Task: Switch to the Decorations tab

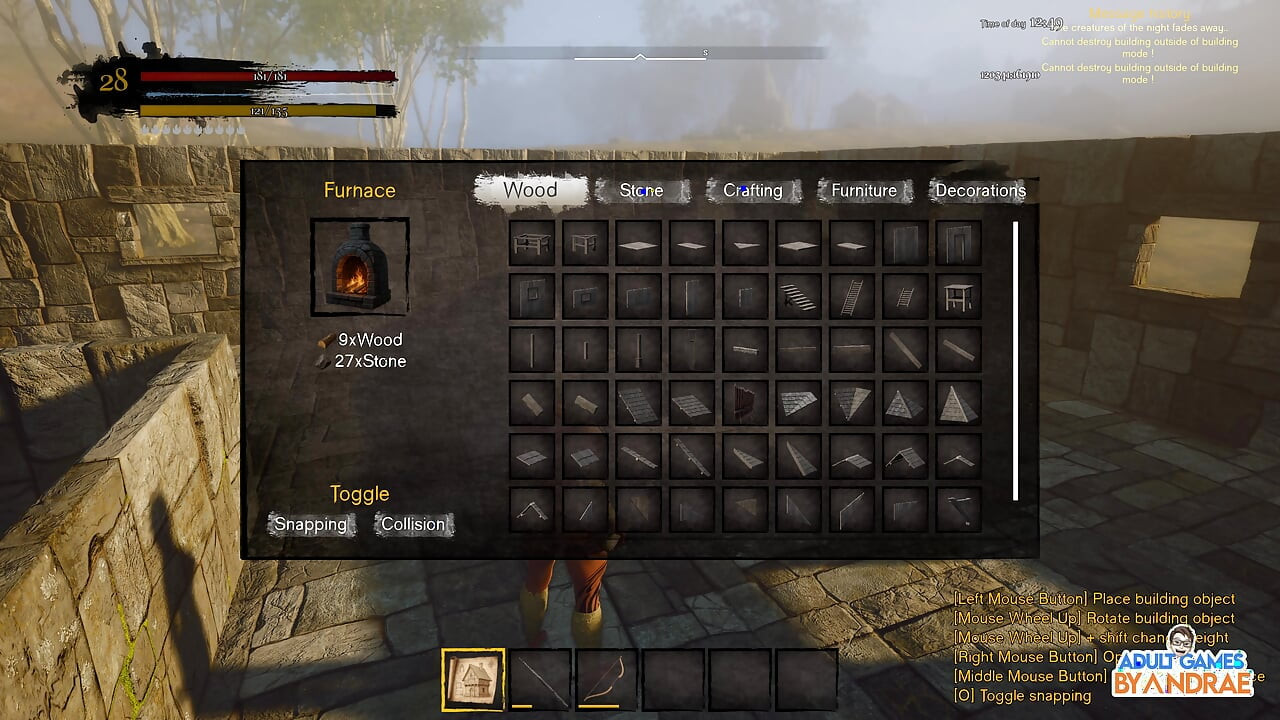Action: [x=980, y=190]
